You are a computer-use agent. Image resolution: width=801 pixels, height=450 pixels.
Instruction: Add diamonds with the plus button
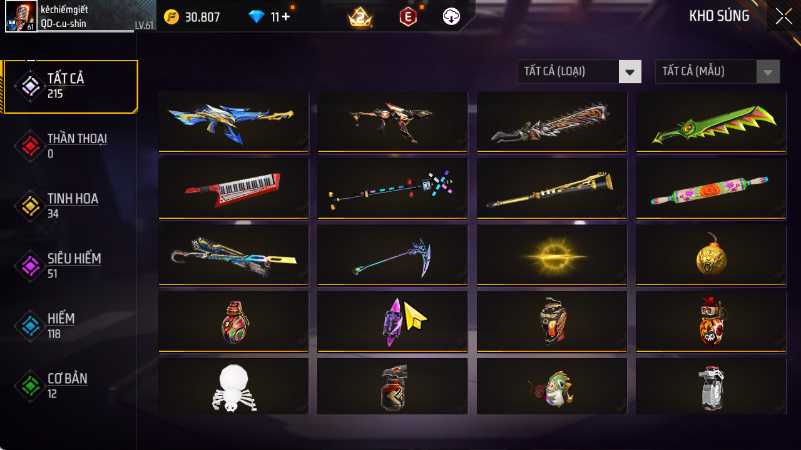point(287,17)
